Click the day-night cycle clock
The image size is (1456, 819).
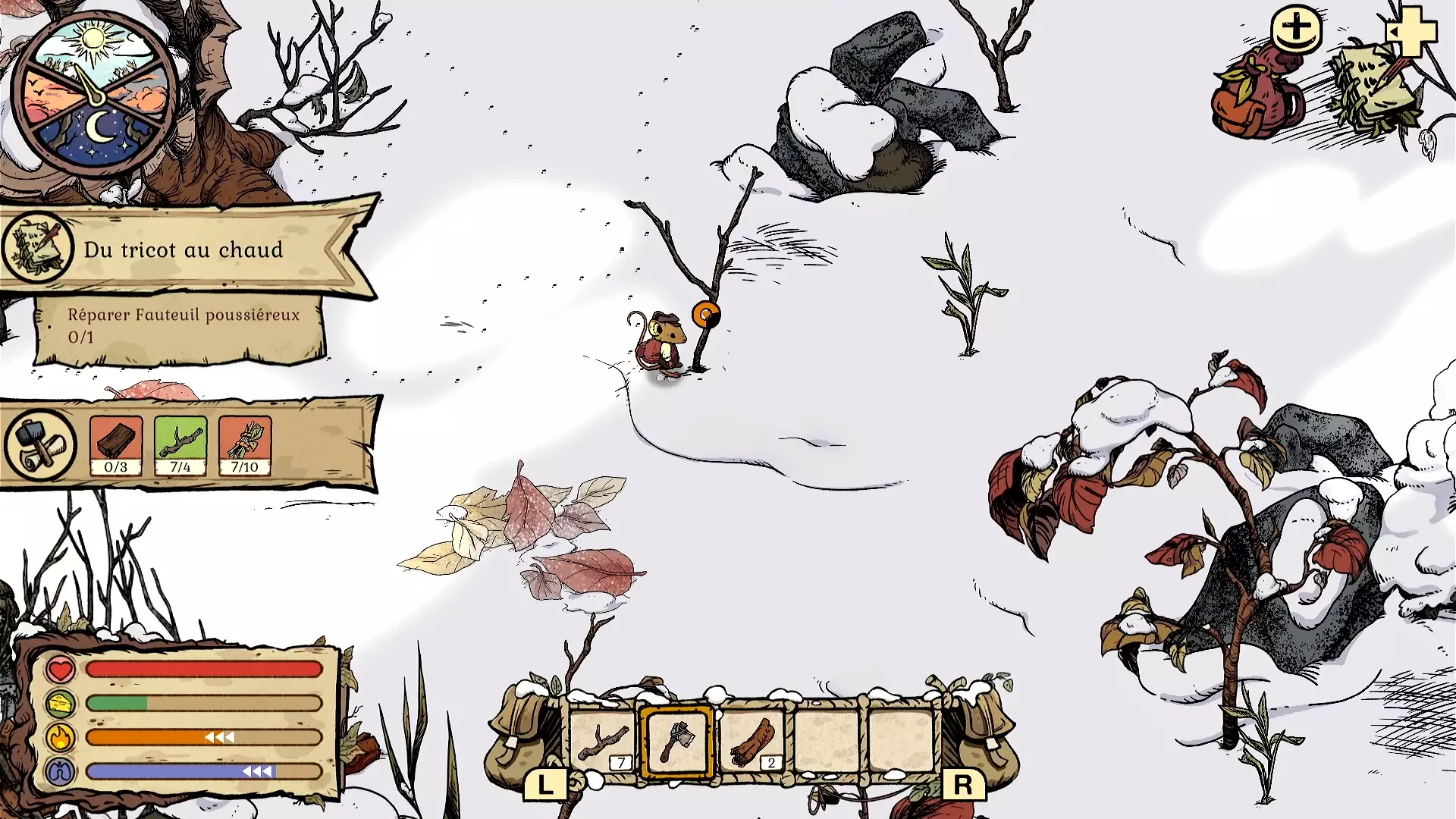95,94
